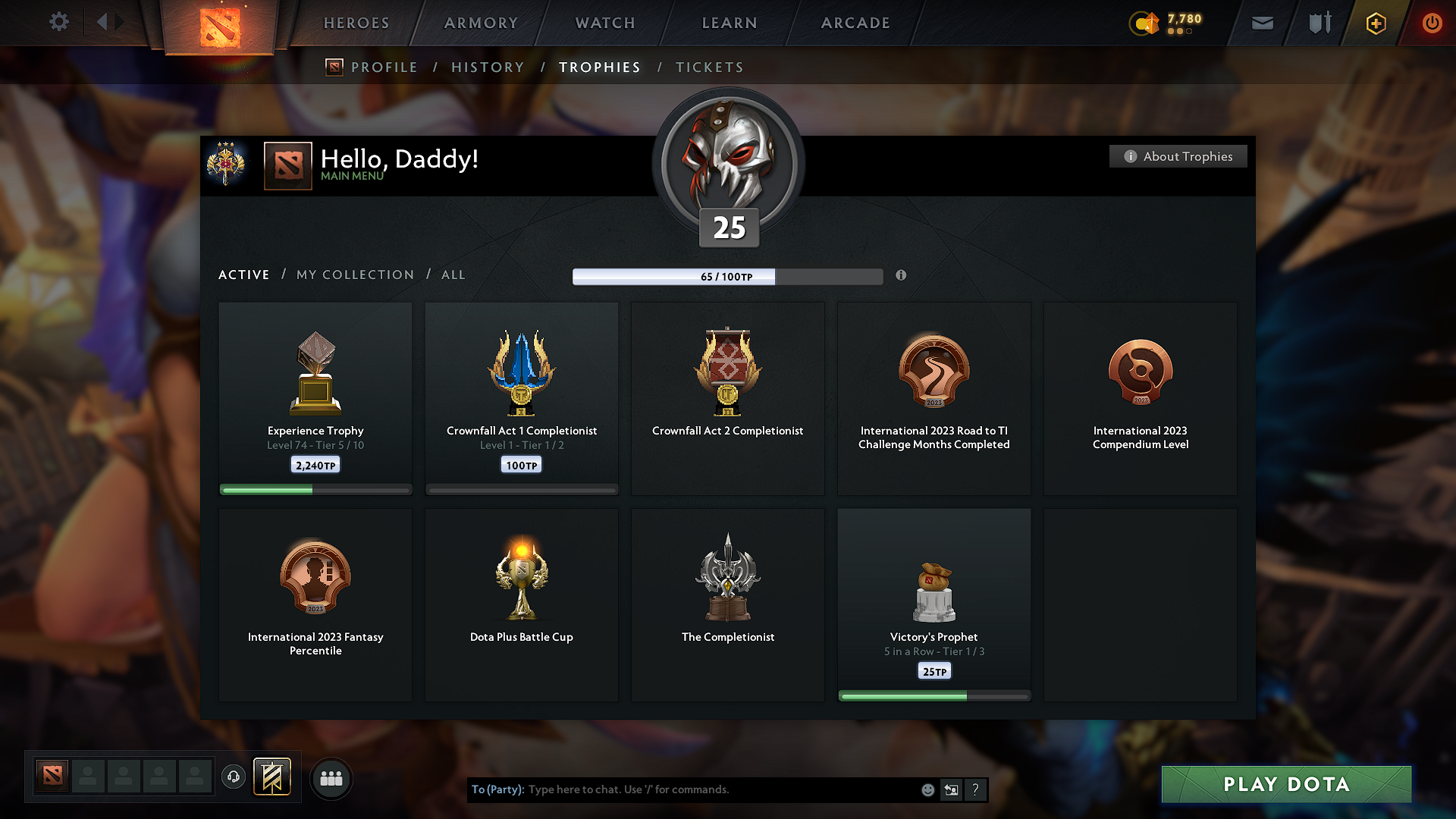This screenshot has width=1456, height=819.
Task: Click the info circle beside the progress bar
Action: pos(902,276)
